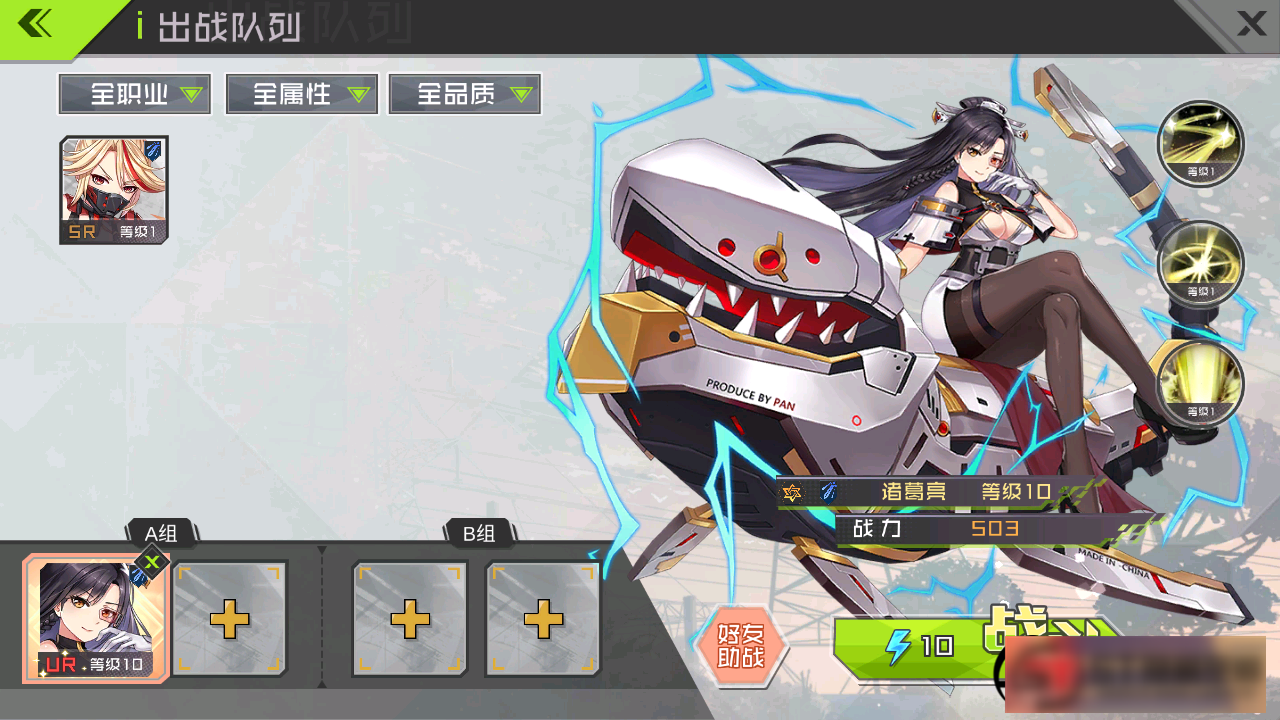Open the 好友助战 friend assist panel
Image resolution: width=1280 pixels, height=720 pixels.
click(x=743, y=651)
